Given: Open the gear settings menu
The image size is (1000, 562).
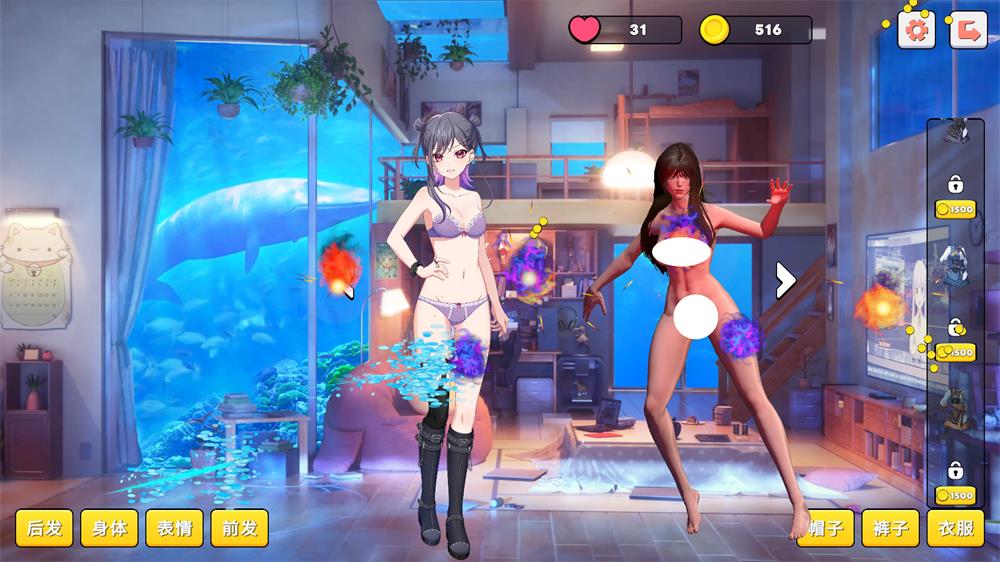Looking at the screenshot, I should tap(916, 29).
